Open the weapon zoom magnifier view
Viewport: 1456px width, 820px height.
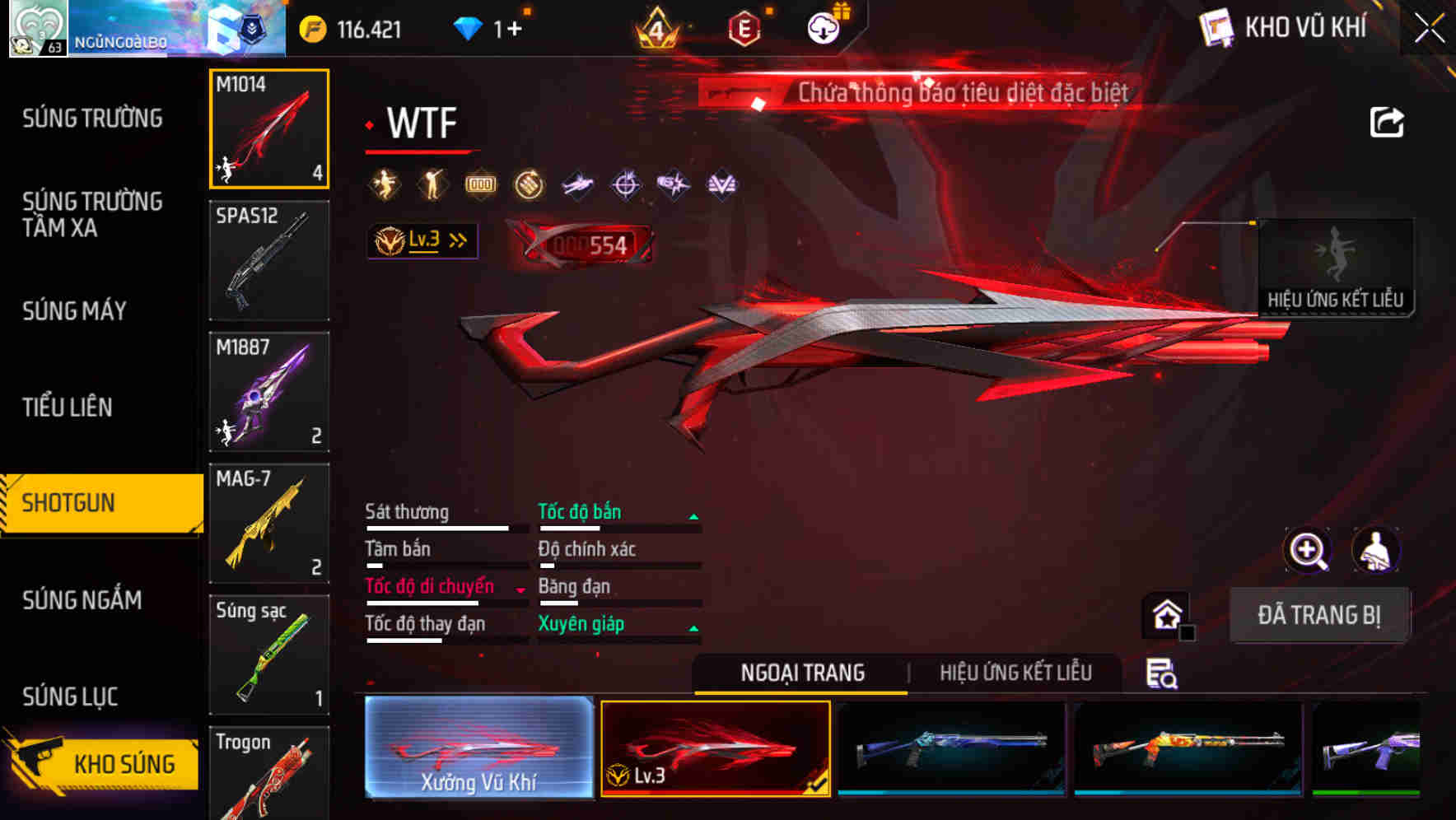pos(1309,550)
